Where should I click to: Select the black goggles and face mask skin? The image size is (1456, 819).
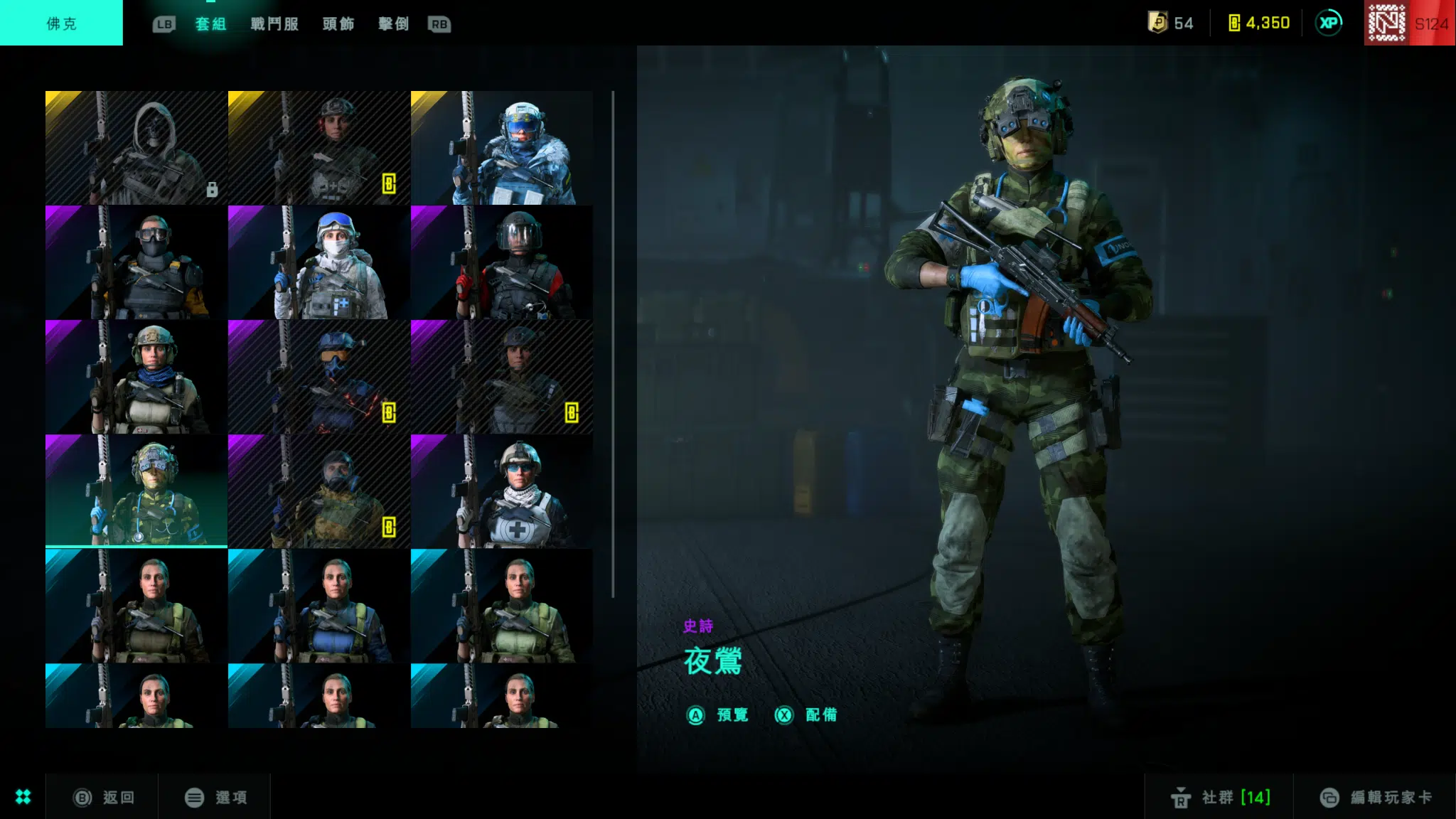[x=136, y=262]
